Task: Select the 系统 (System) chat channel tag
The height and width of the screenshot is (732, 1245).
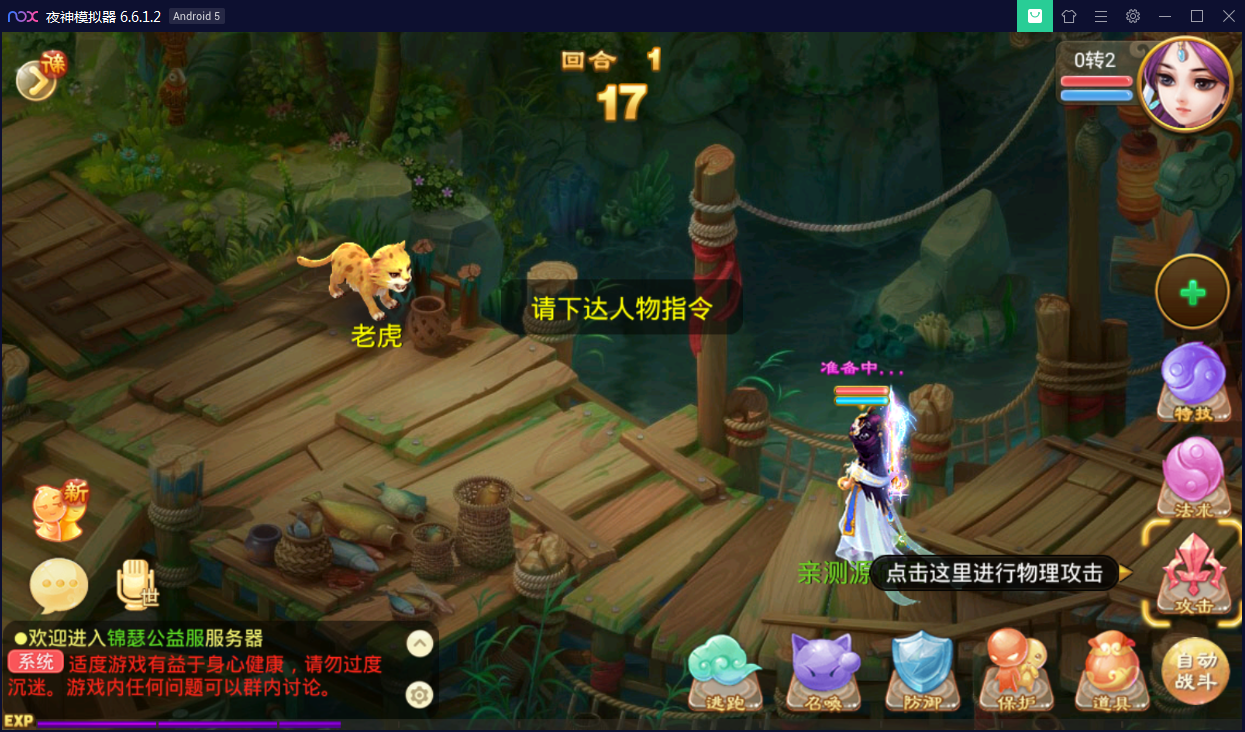Action: [x=37, y=662]
